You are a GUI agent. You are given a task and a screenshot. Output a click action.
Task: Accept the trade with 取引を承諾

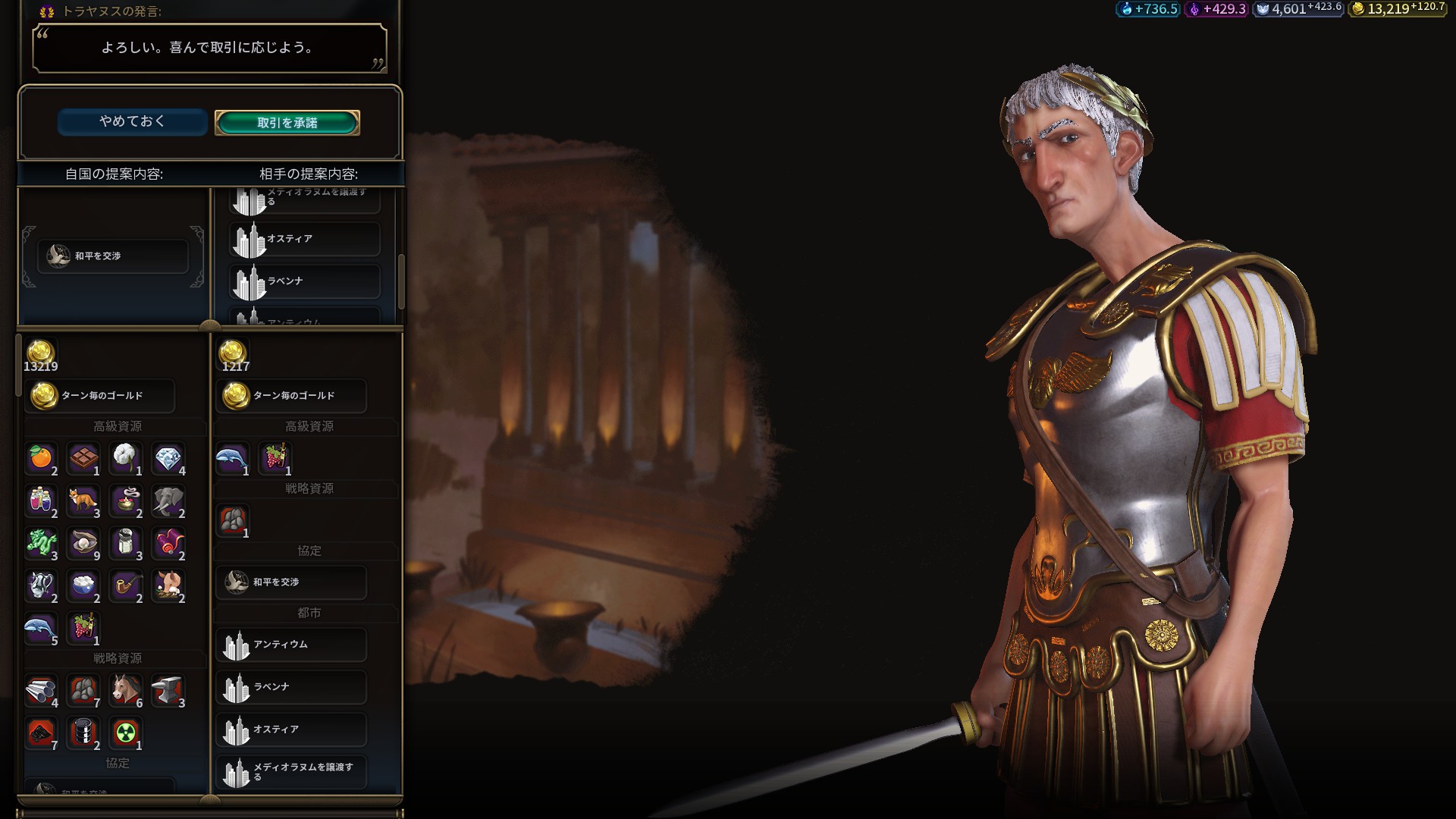tap(287, 123)
